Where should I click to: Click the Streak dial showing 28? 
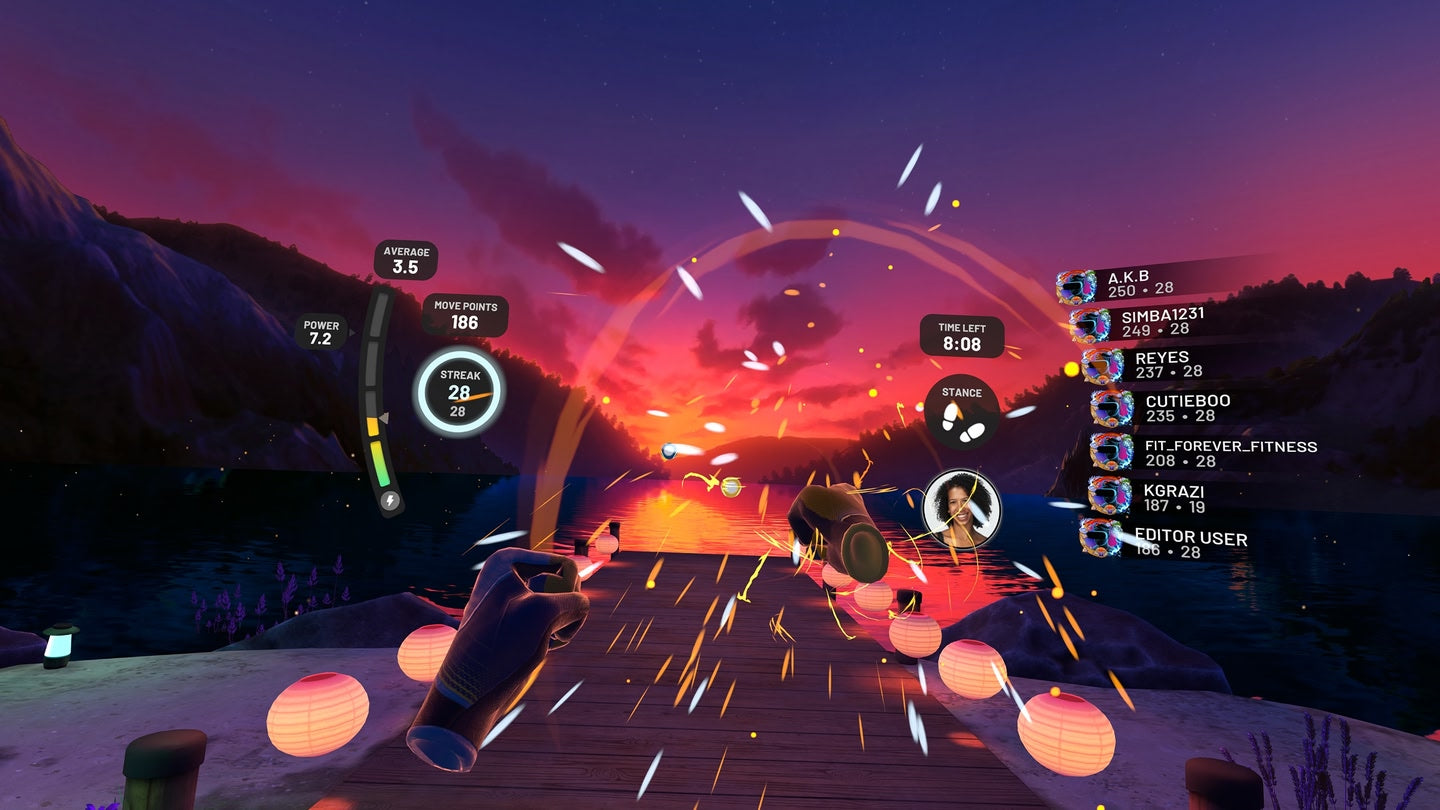point(463,390)
